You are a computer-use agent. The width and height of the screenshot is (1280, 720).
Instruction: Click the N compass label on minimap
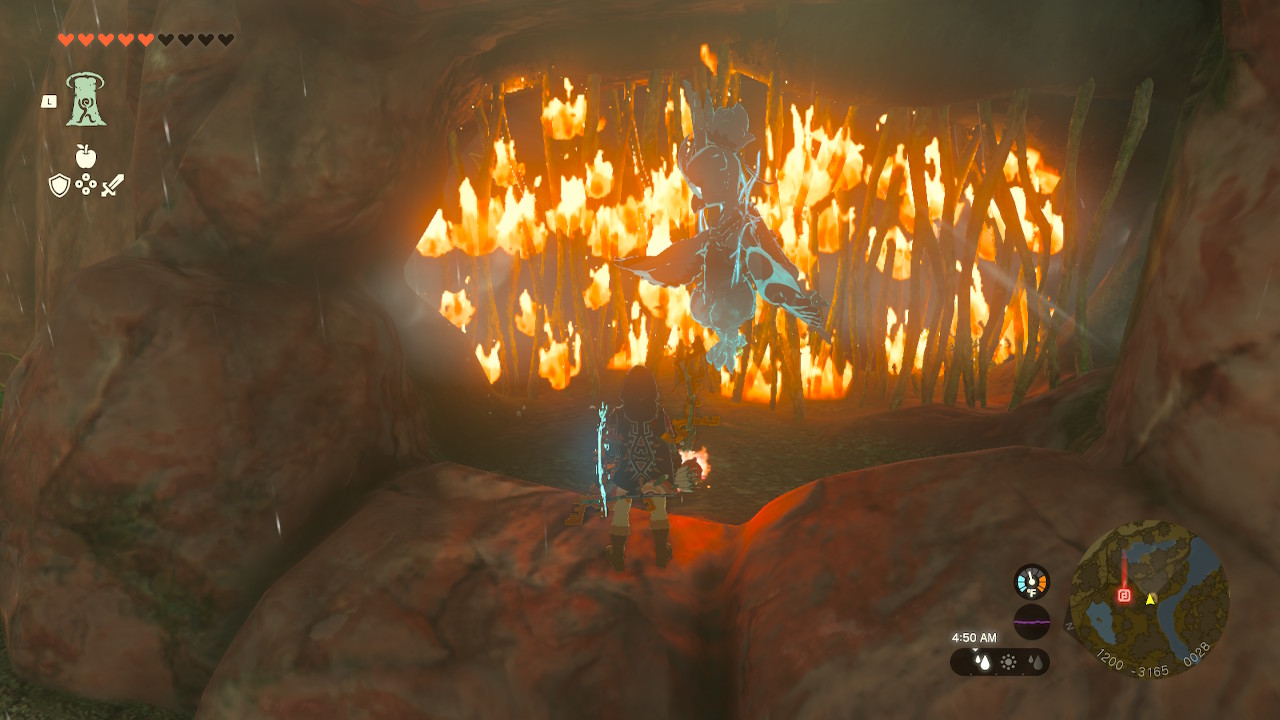[x=1068, y=625]
